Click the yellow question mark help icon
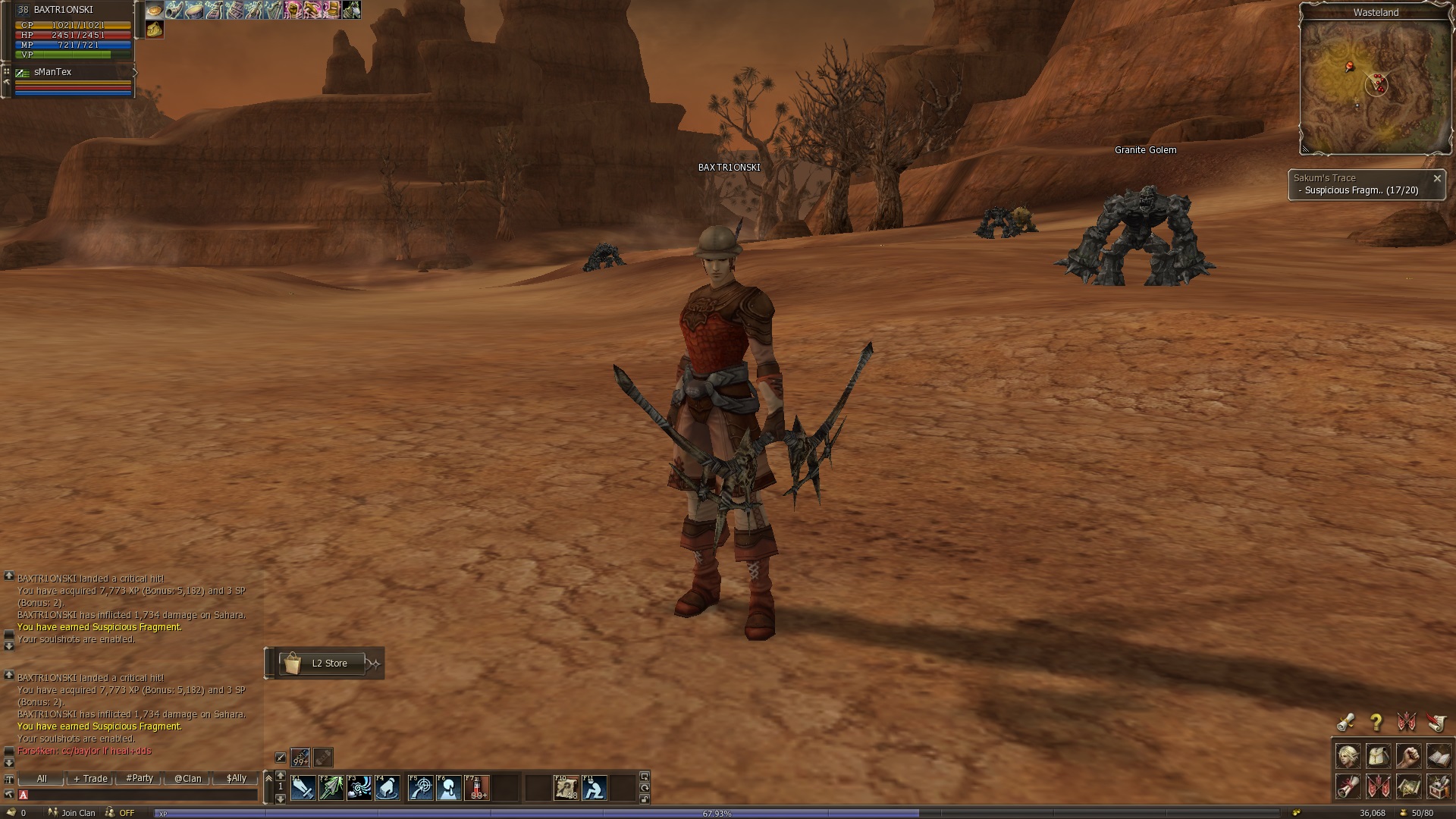The image size is (1456, 819). tap(1376, 722)
